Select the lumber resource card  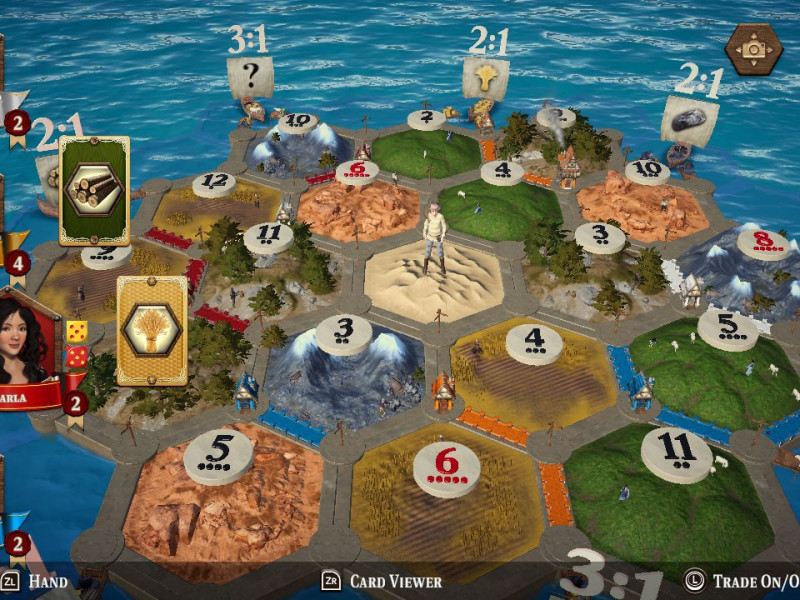[x=94, y=190]
